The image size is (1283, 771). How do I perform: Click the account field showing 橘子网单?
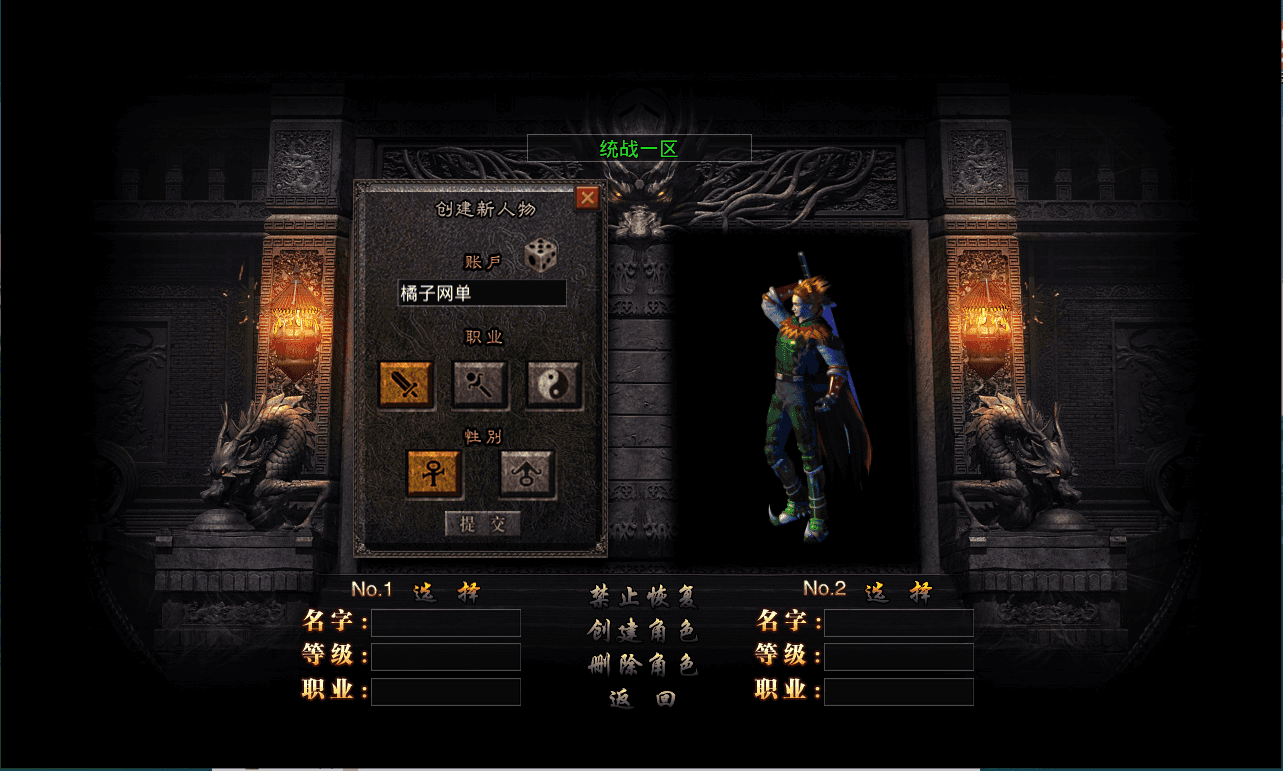coord(481,292)
